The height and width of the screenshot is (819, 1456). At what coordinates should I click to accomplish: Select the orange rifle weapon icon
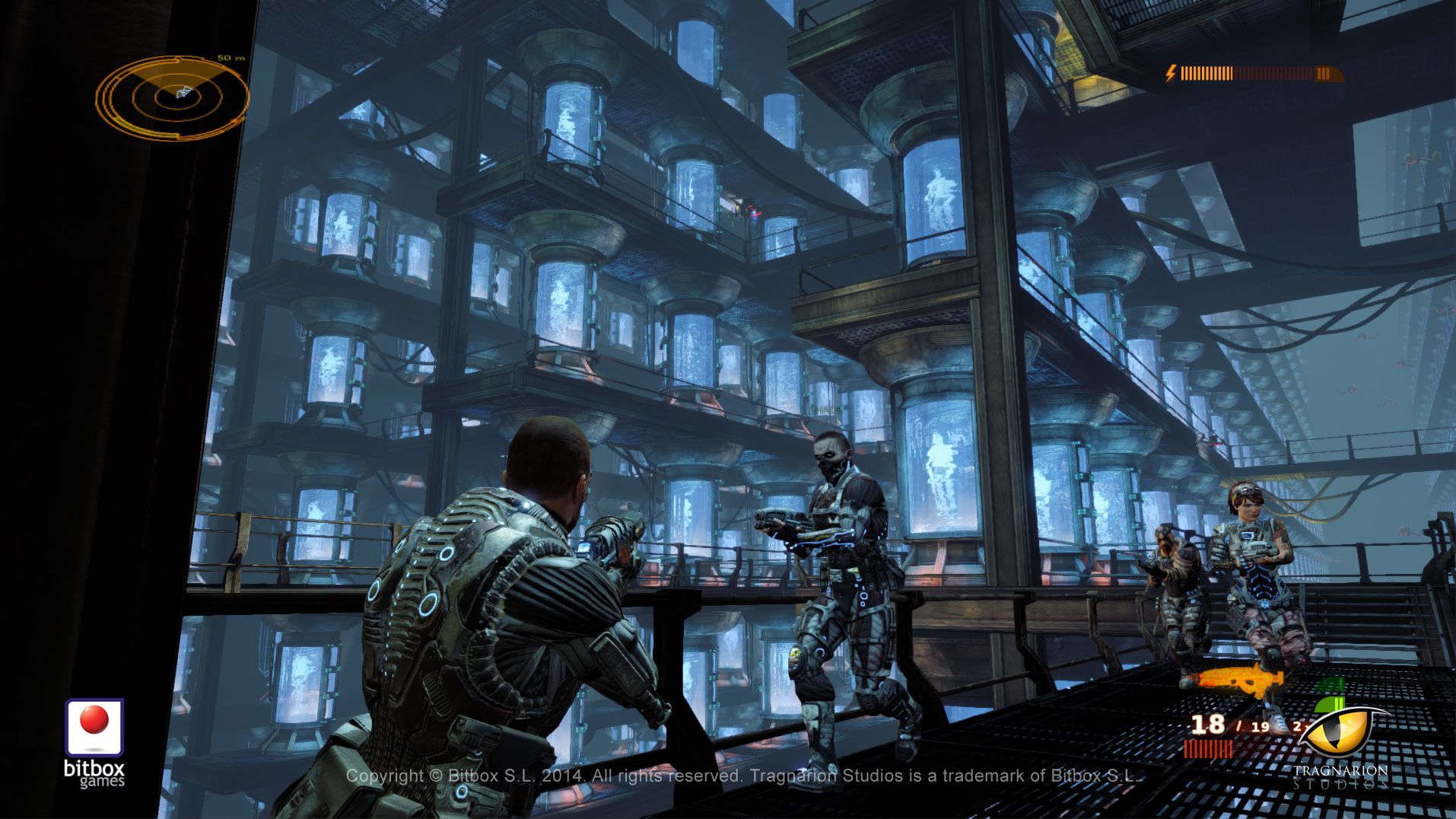click(x=1241, y=680)
